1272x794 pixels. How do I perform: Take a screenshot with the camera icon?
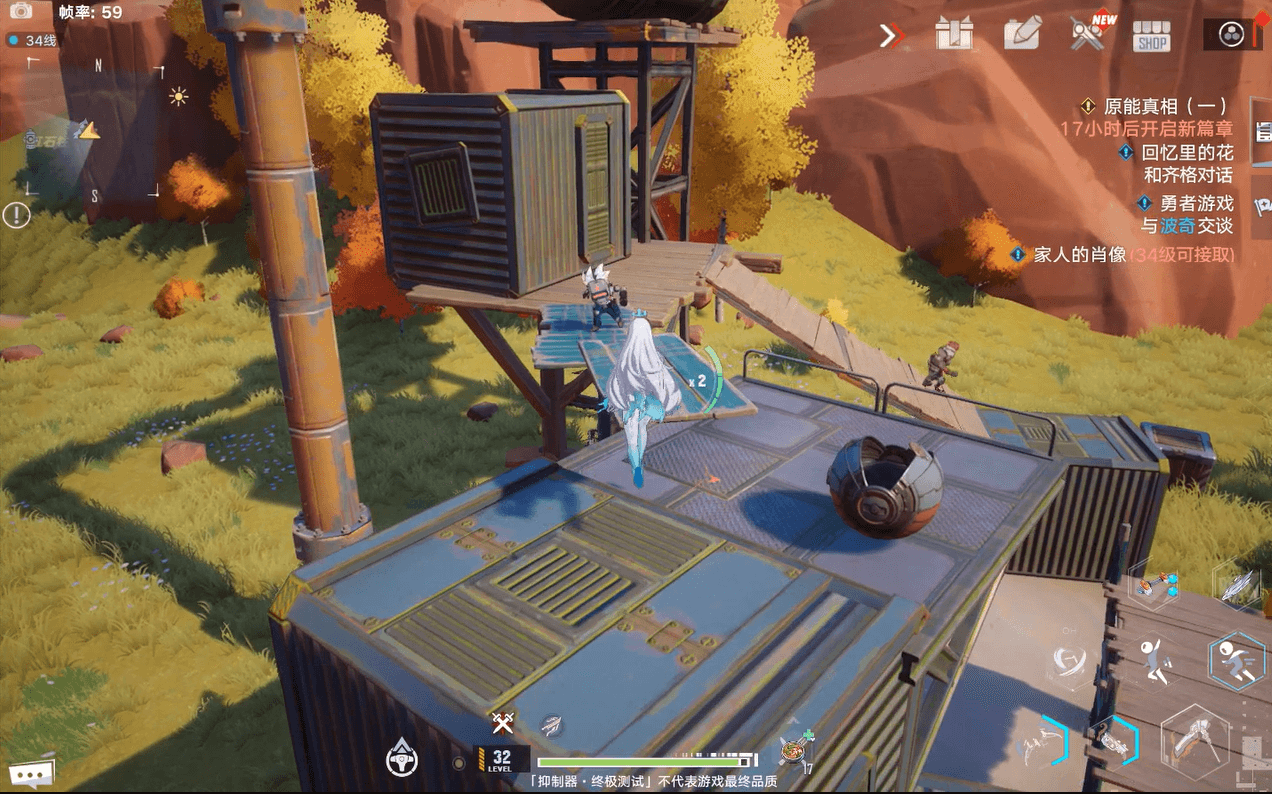tap(21, 12)
